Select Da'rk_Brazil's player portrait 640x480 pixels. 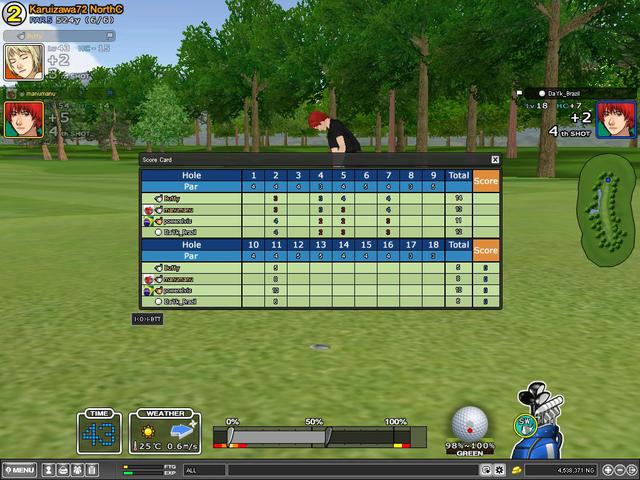pos(615,118)
